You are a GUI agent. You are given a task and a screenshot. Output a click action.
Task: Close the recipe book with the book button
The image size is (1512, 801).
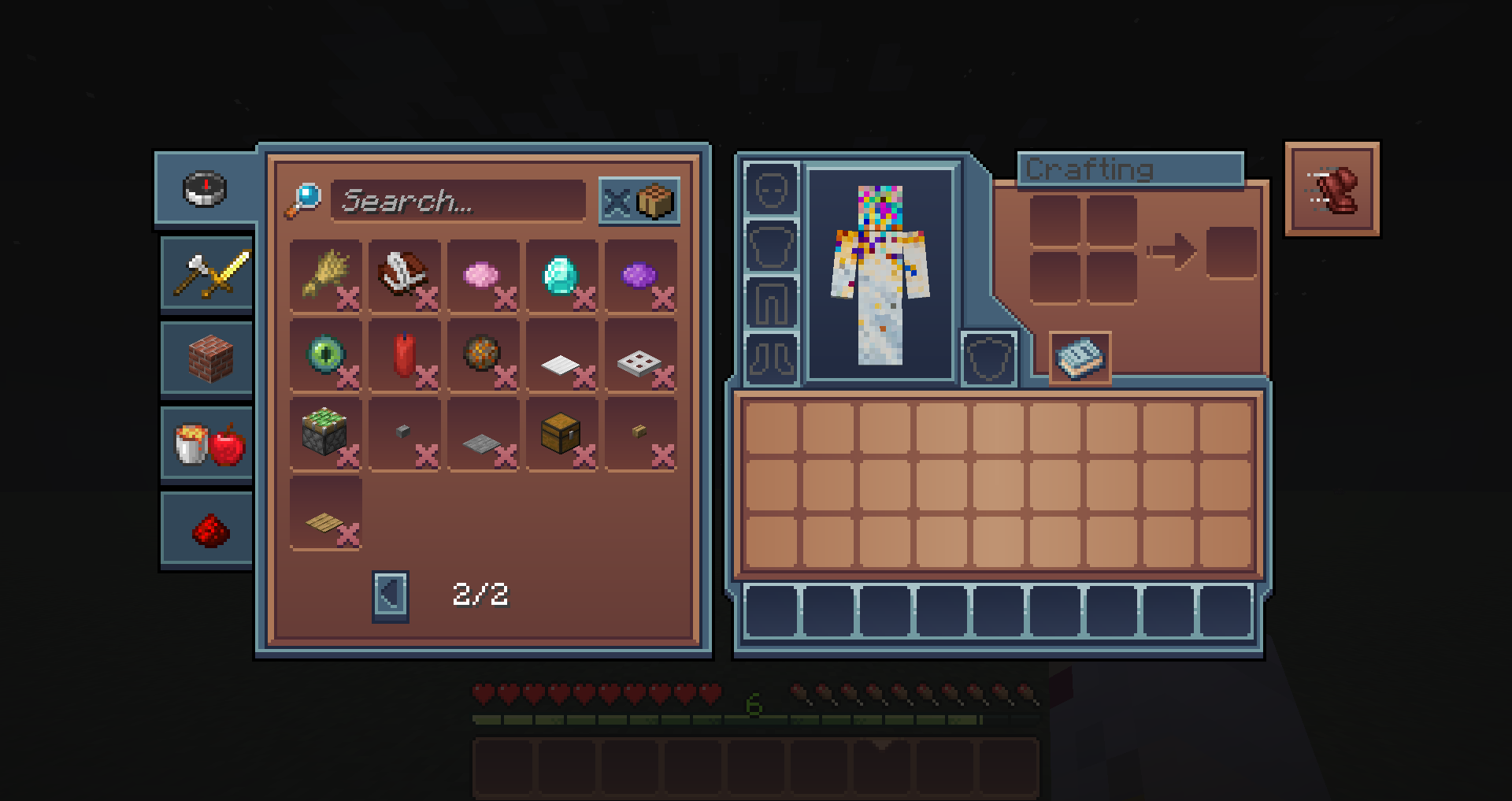1080,358
